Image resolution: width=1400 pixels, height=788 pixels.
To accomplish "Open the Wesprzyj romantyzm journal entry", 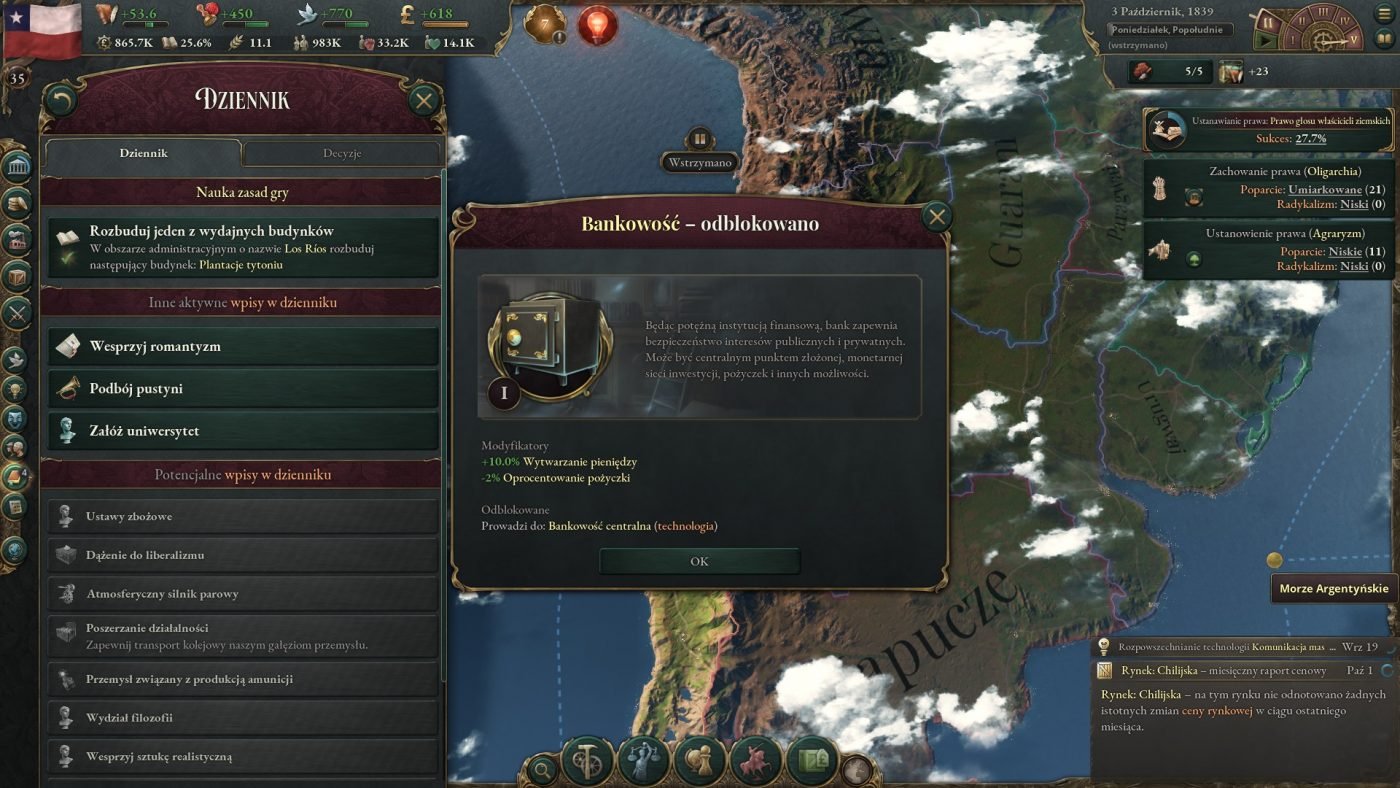I will [x=243, y=346].
